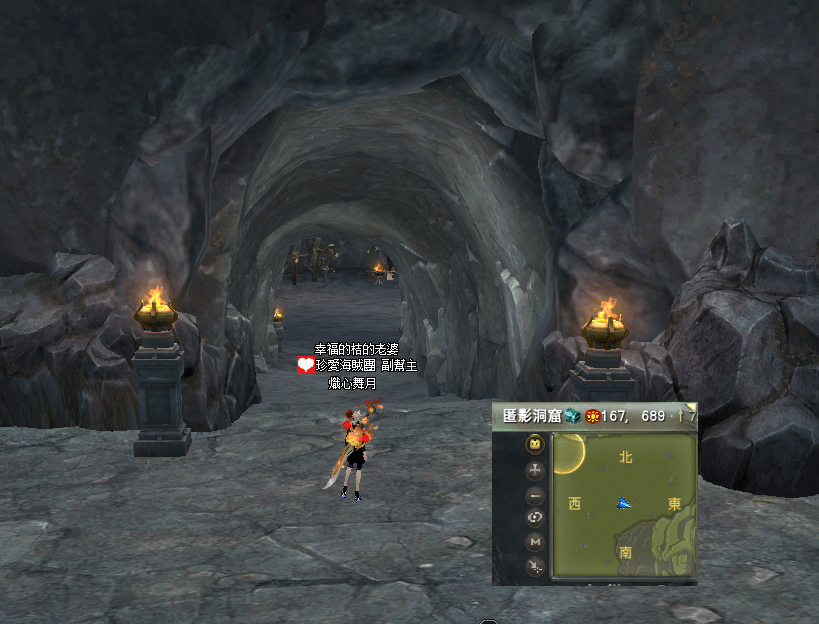
Task: Open the world map with M button
Action: [536, 542]
